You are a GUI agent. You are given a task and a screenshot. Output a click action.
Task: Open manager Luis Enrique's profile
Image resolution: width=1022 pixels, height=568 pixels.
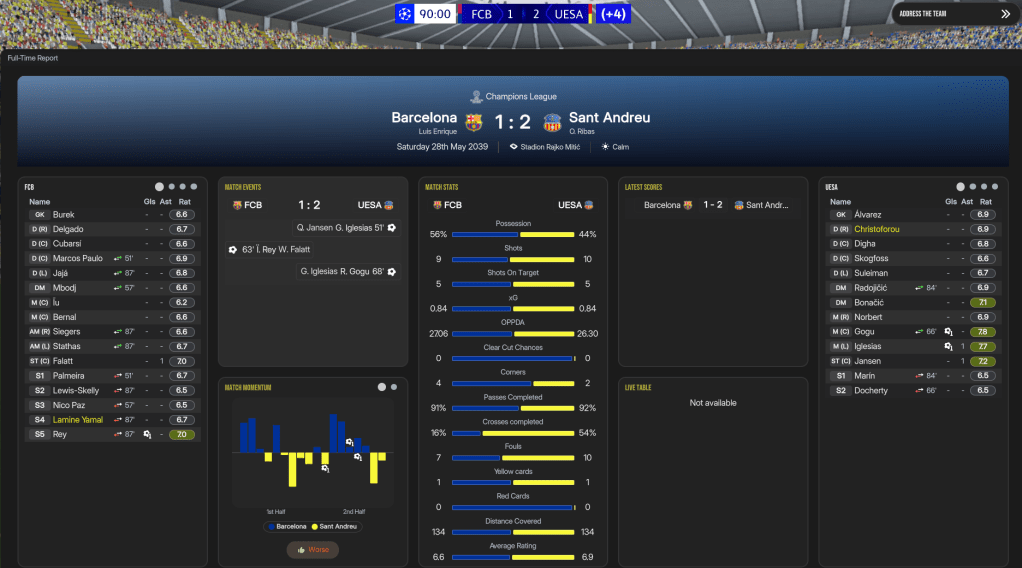[437, 132]
